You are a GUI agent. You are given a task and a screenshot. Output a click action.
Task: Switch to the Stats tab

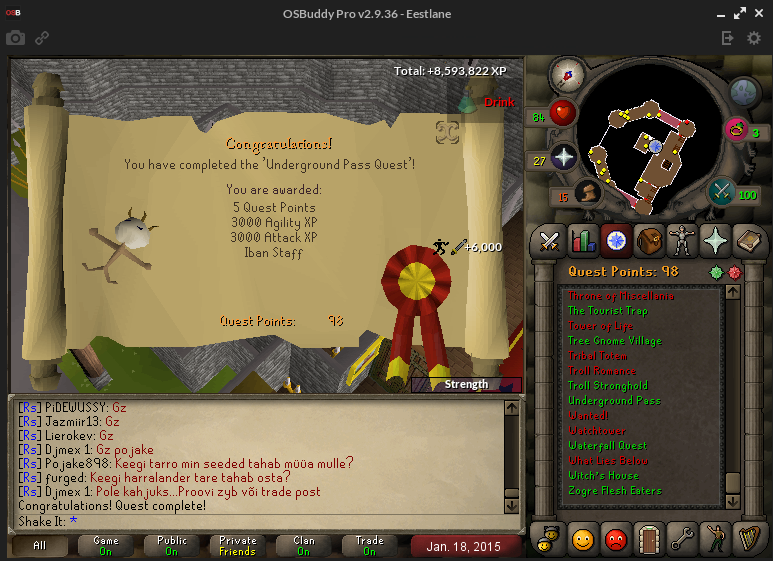pos(582,241)
